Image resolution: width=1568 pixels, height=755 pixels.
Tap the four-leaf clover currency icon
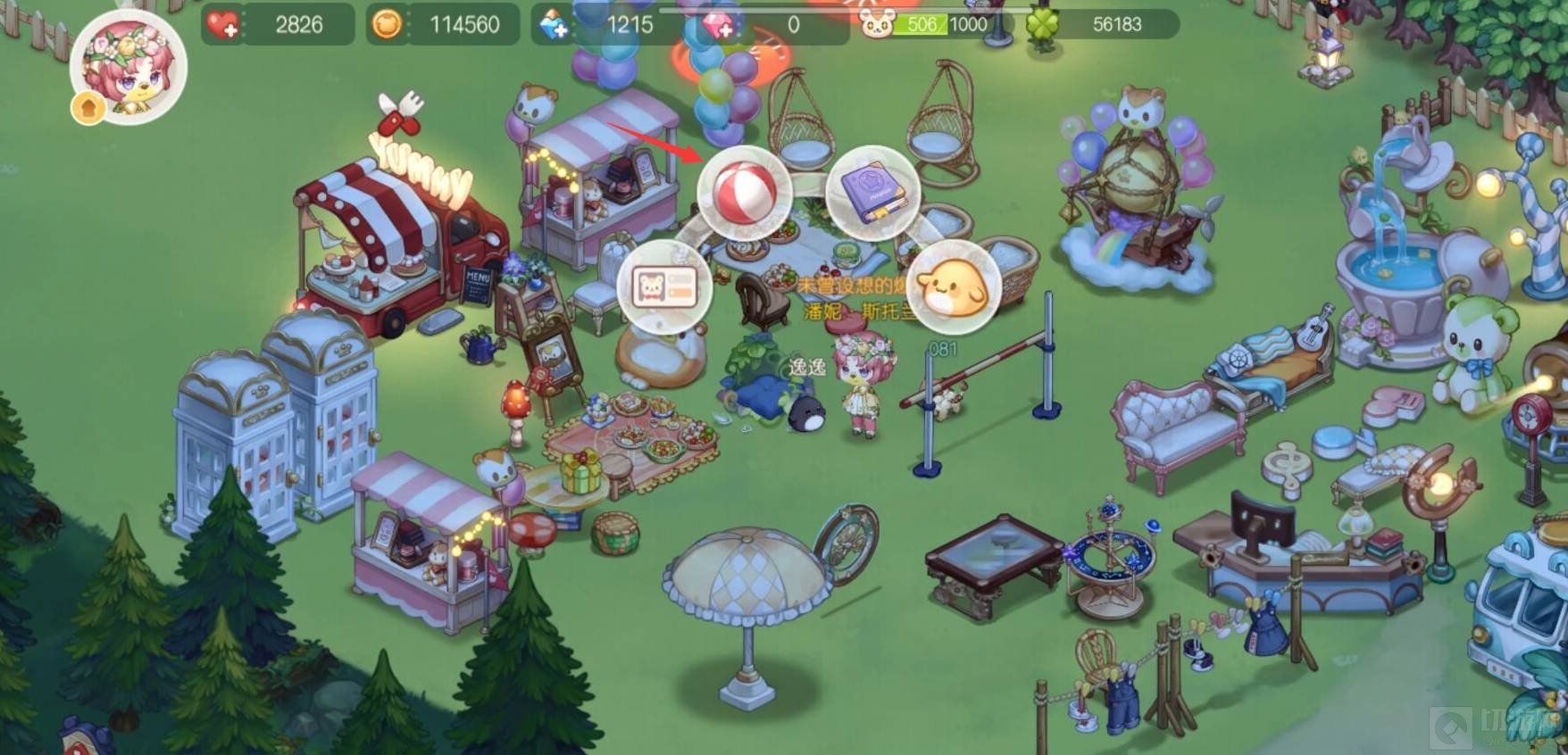pos(1042,25)
